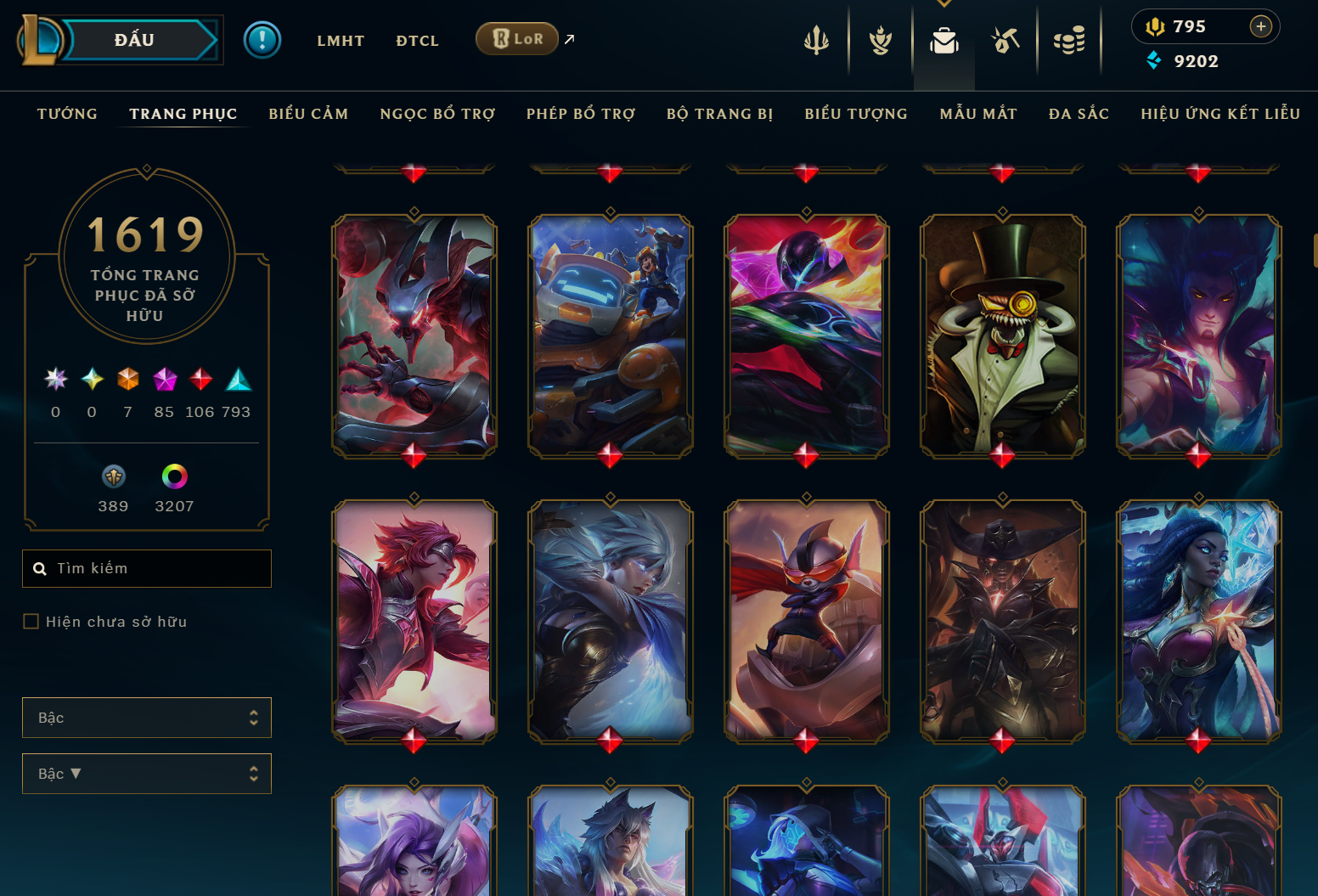The width and height of the screenshot is (1318, 896).
Task: Click the Clash (scroll) icon in top navigation
Action: click(880, 38)
